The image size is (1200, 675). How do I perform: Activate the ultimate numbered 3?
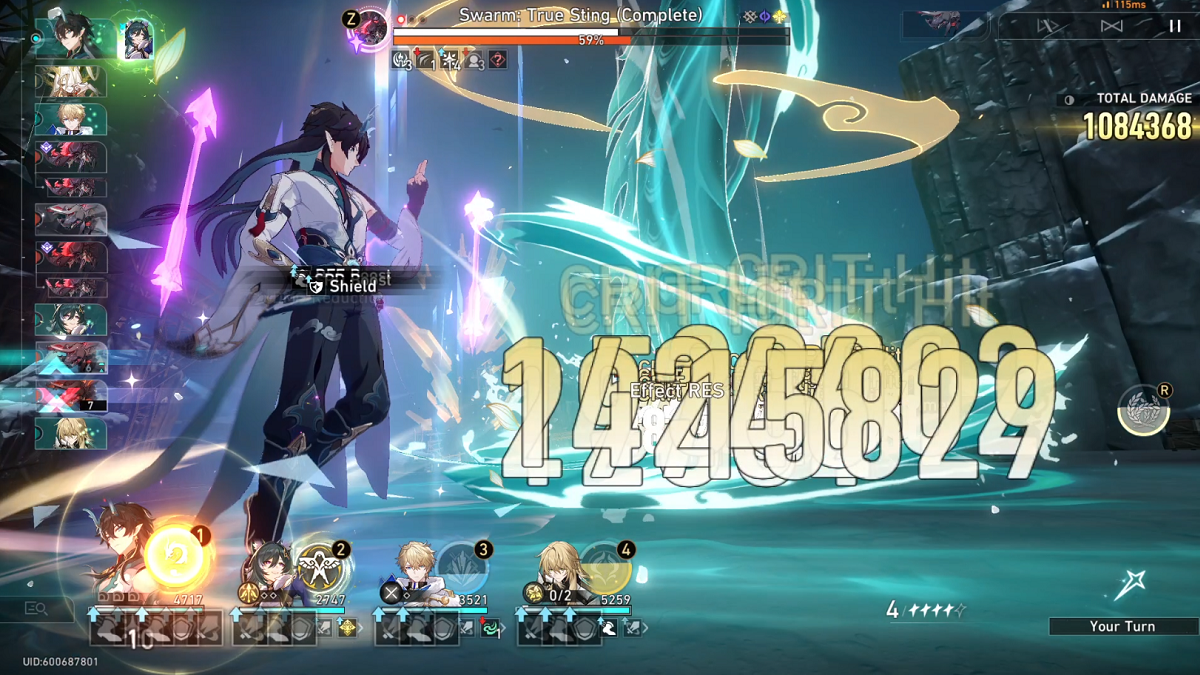462,569
